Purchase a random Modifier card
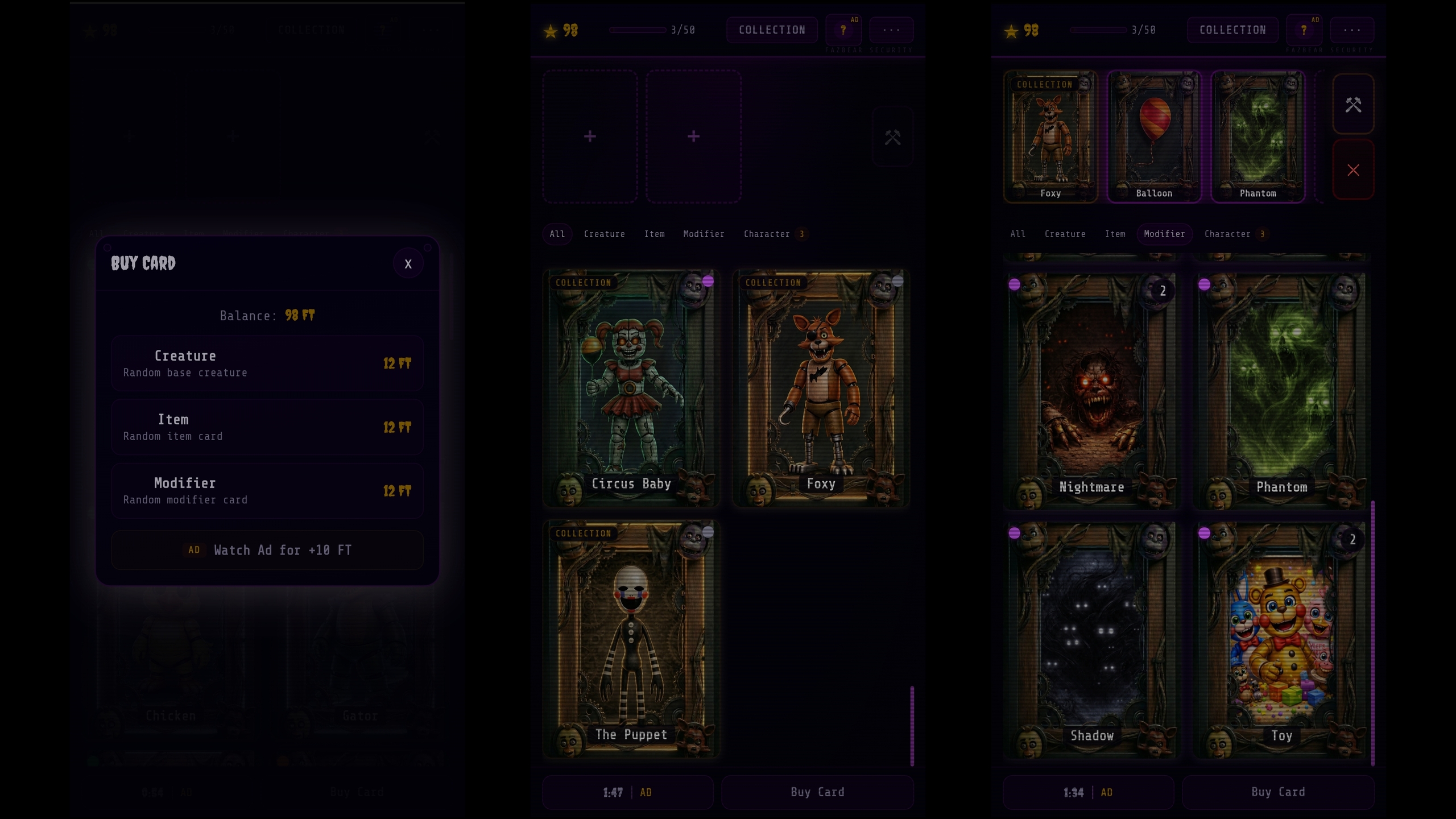Viewport: 1456px width, 819px height. [267, 491]
